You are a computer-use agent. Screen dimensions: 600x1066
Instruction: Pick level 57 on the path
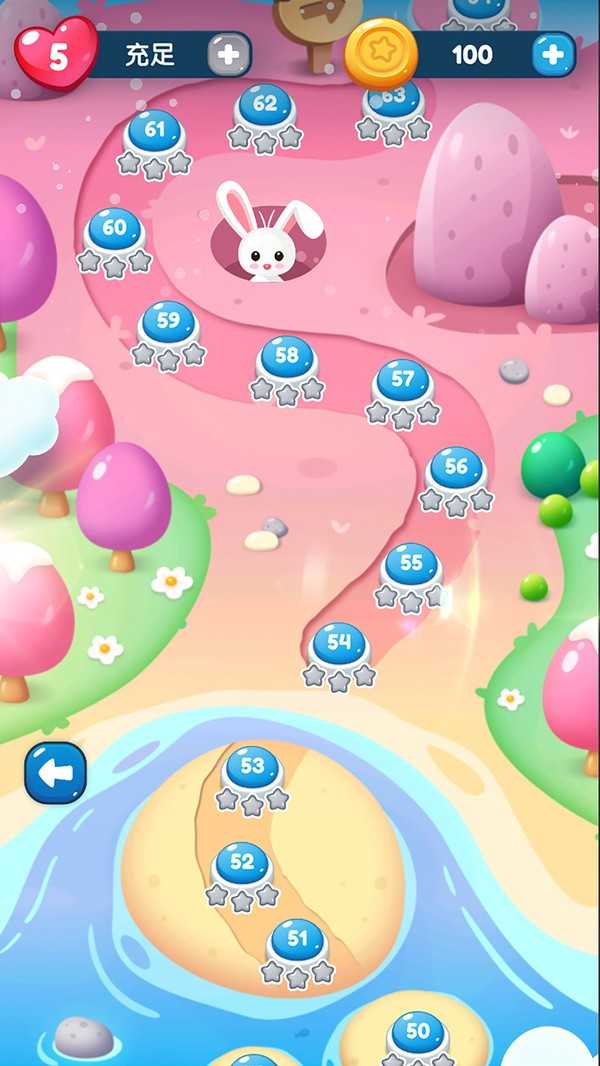(x=402, y=381)
